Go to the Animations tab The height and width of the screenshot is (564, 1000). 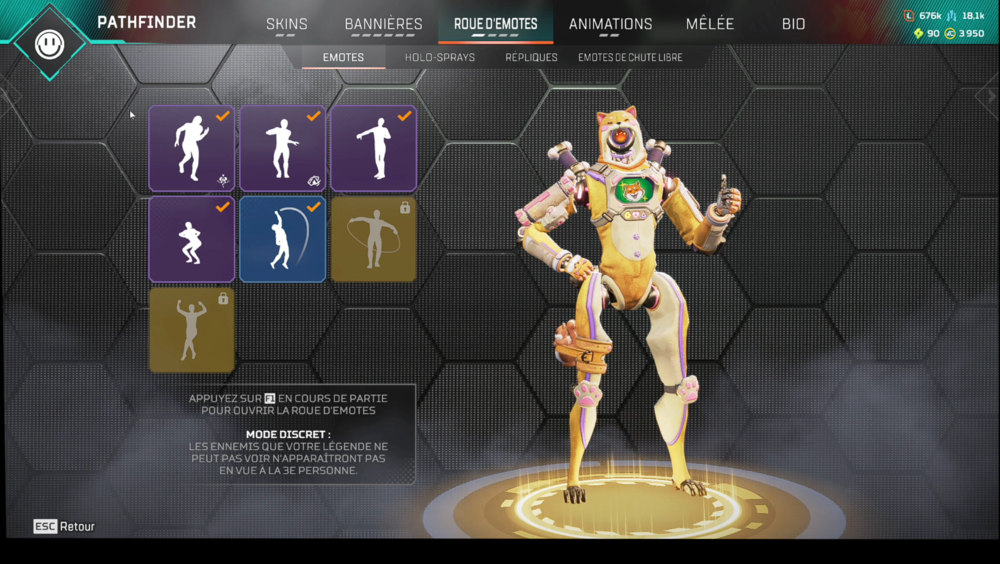coord(610,24)
